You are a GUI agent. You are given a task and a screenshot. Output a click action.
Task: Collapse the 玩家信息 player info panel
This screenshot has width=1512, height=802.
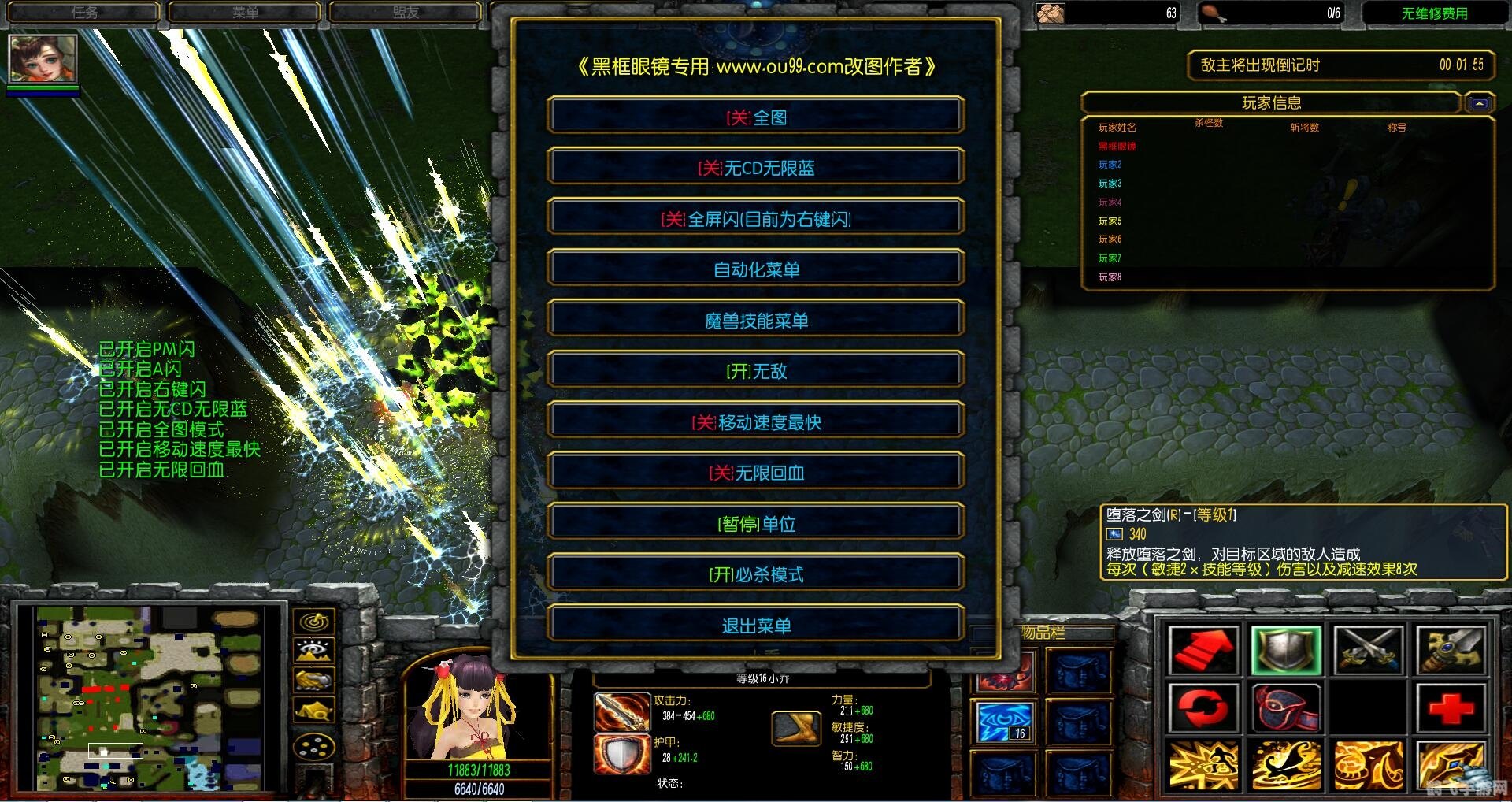tap(1479, 102)
